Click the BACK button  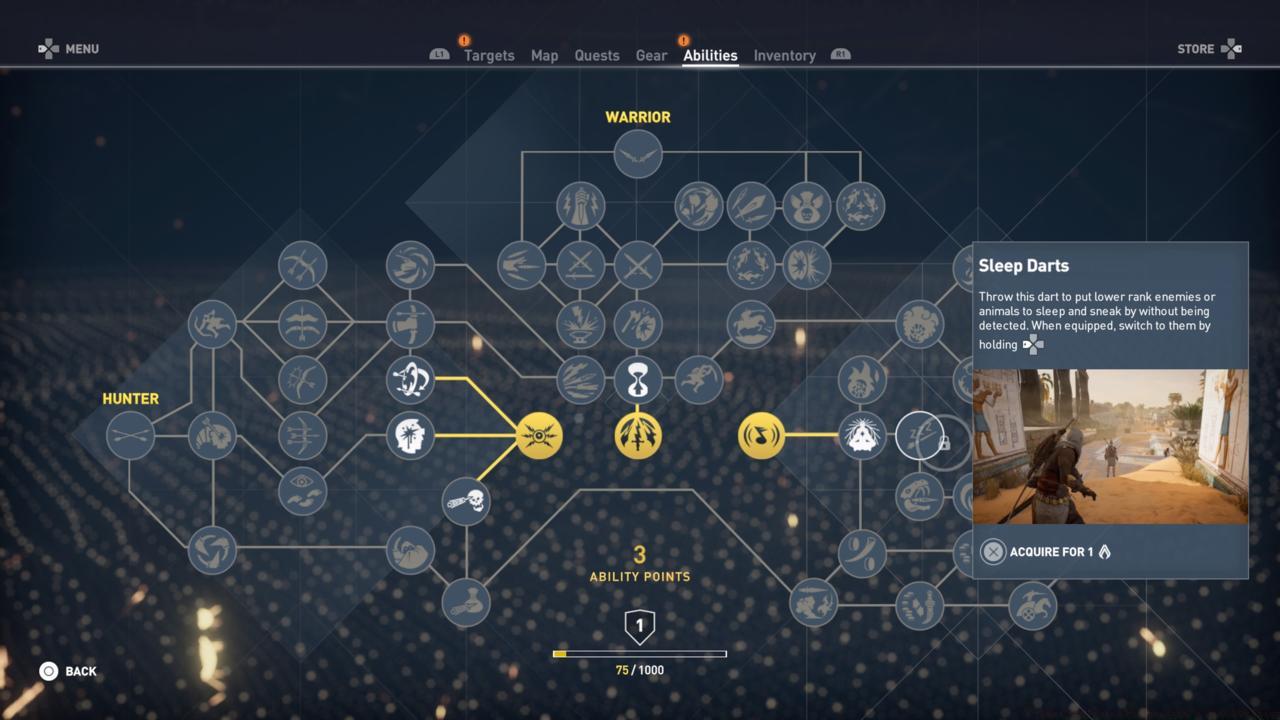point(70,671)
